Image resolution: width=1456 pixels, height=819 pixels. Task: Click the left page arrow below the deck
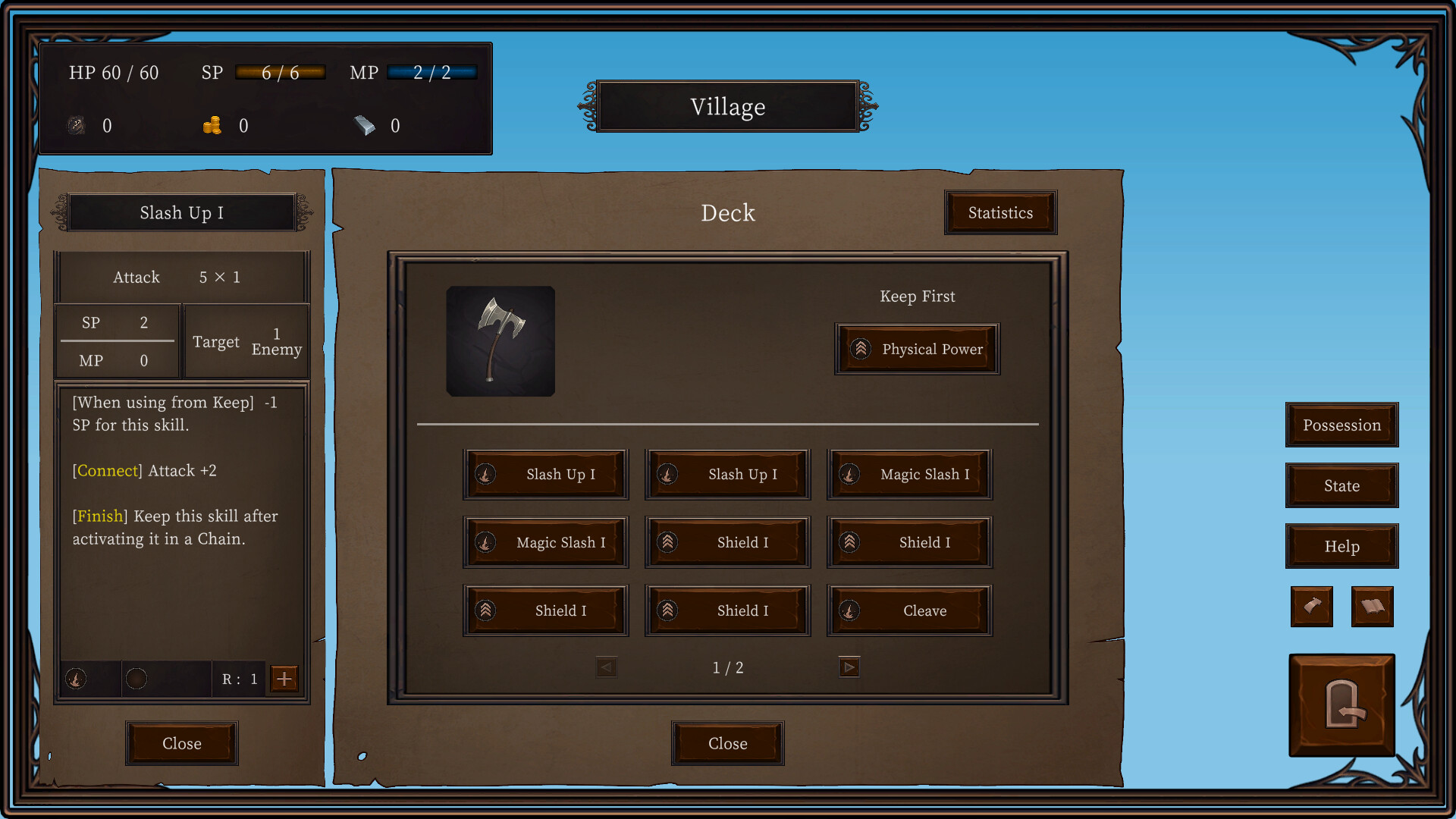click(607, 667)
